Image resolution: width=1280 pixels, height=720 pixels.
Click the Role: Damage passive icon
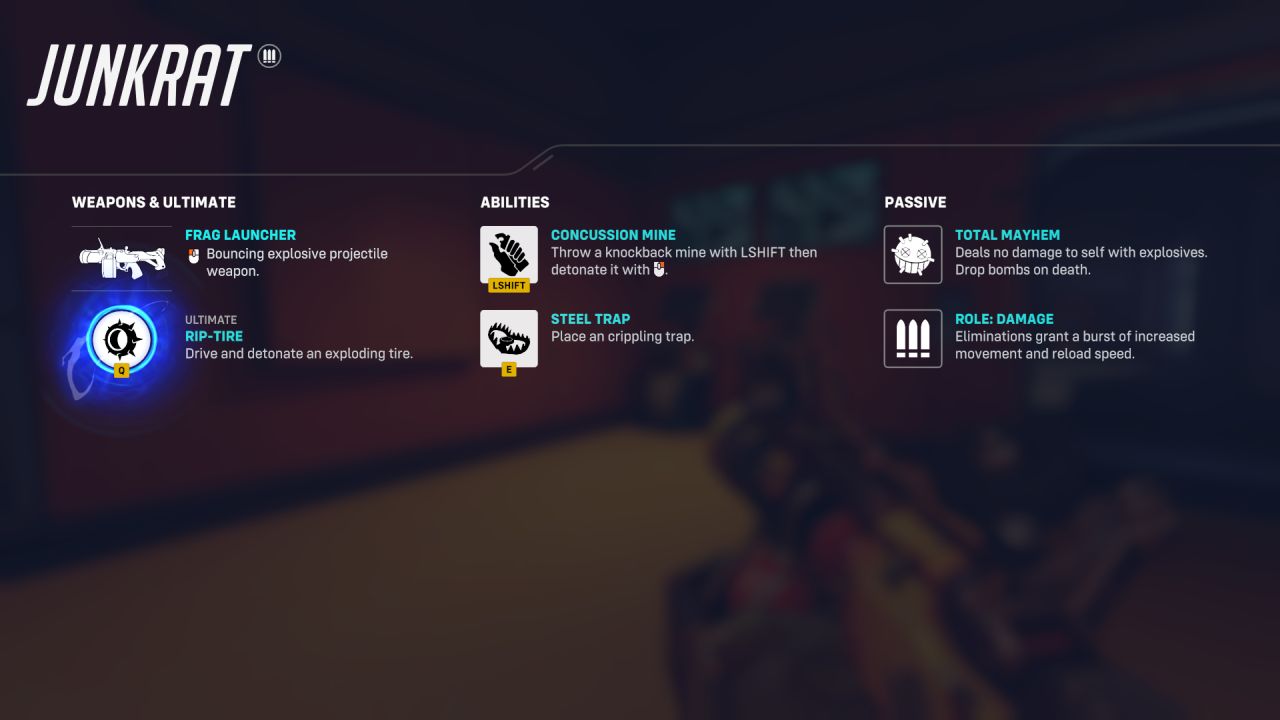point(912,339)
